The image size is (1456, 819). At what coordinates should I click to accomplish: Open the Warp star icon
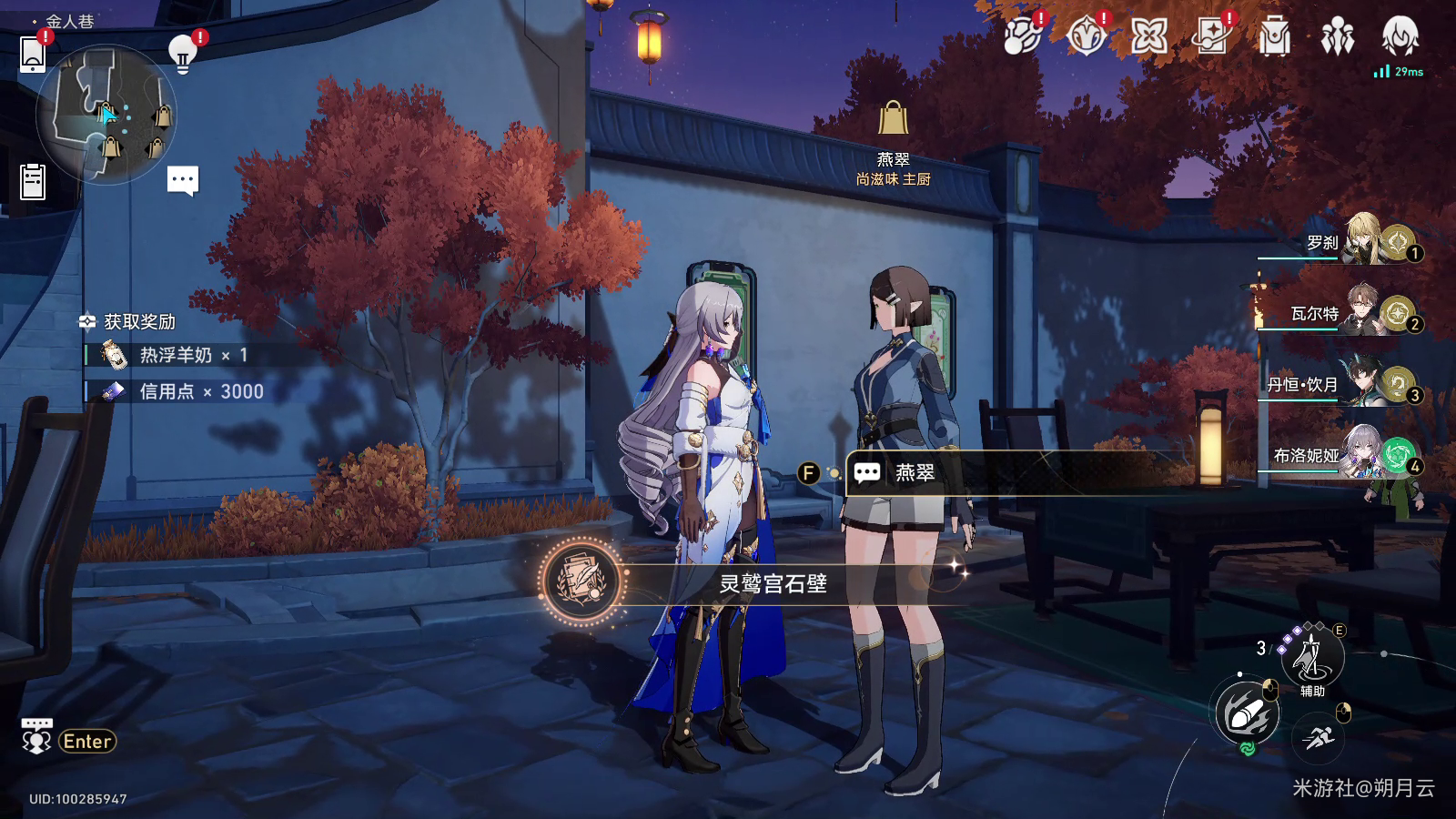[x=1148, y=37]
